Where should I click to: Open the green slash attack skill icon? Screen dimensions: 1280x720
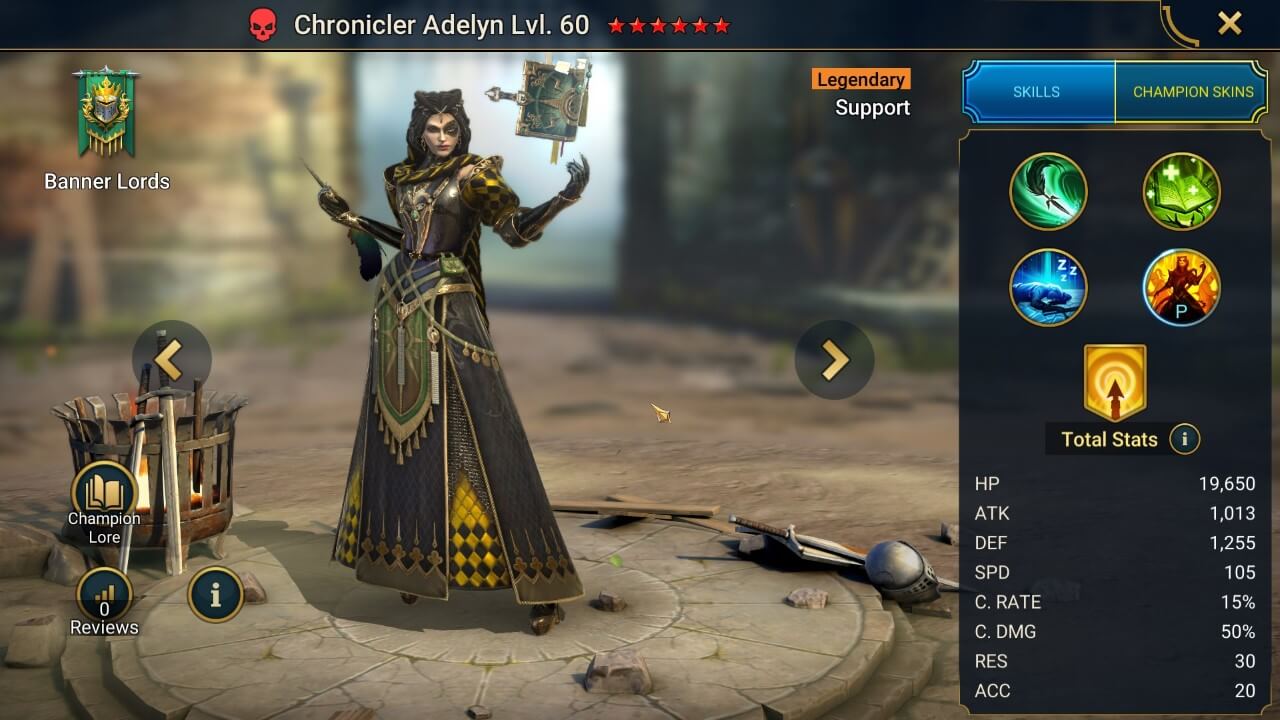click(1048, 191)
